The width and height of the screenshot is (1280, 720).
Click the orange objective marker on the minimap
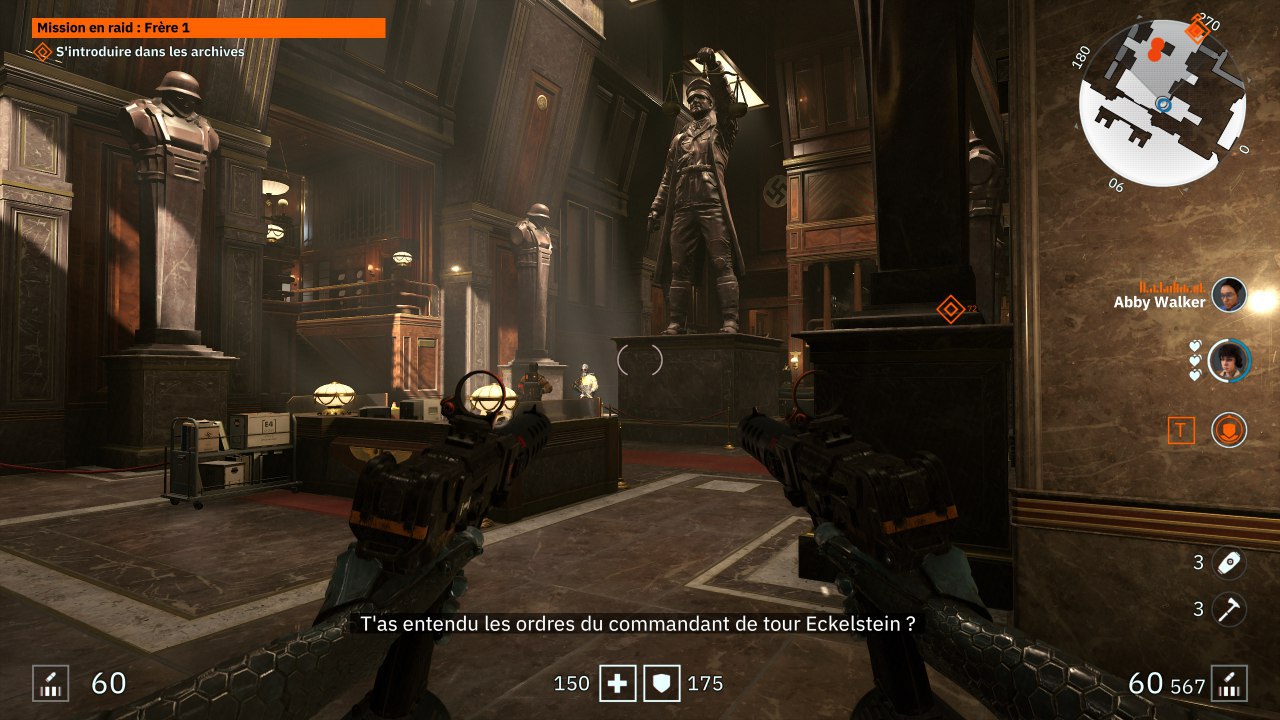1196,30
